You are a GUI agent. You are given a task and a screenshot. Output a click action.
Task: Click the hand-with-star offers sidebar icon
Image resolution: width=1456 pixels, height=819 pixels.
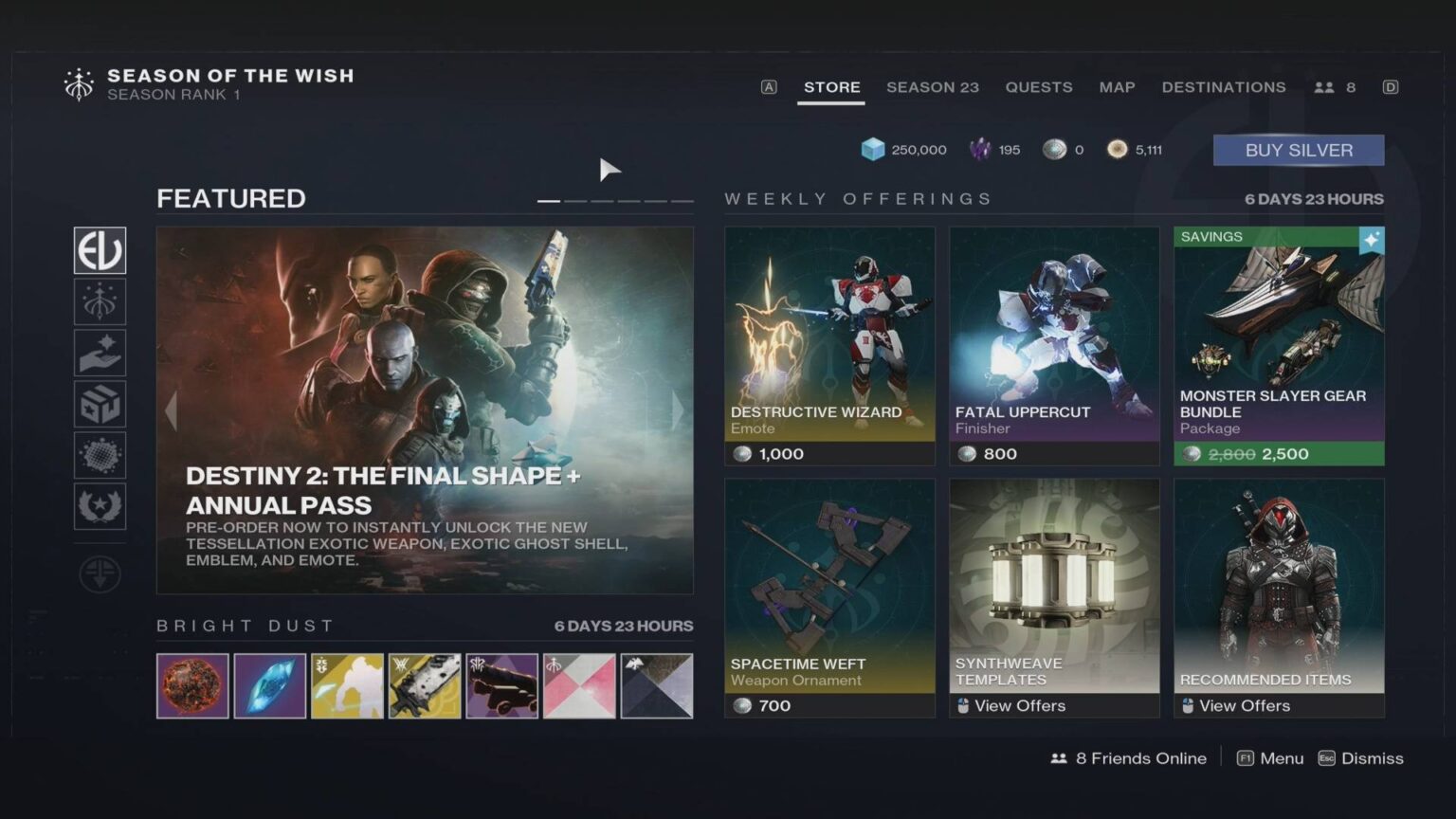pos(100,353)
